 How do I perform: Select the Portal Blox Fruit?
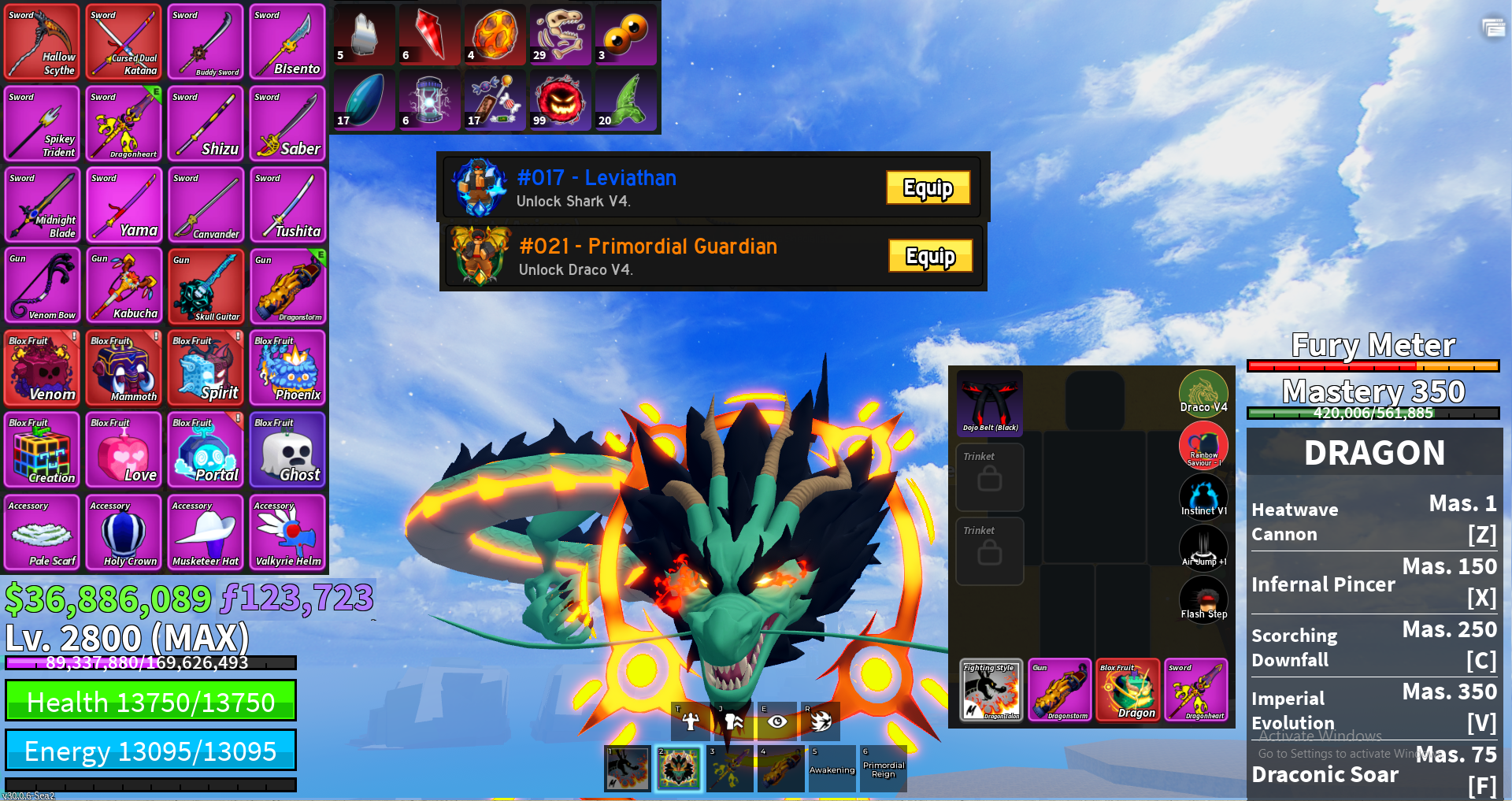tap(206, 451)
